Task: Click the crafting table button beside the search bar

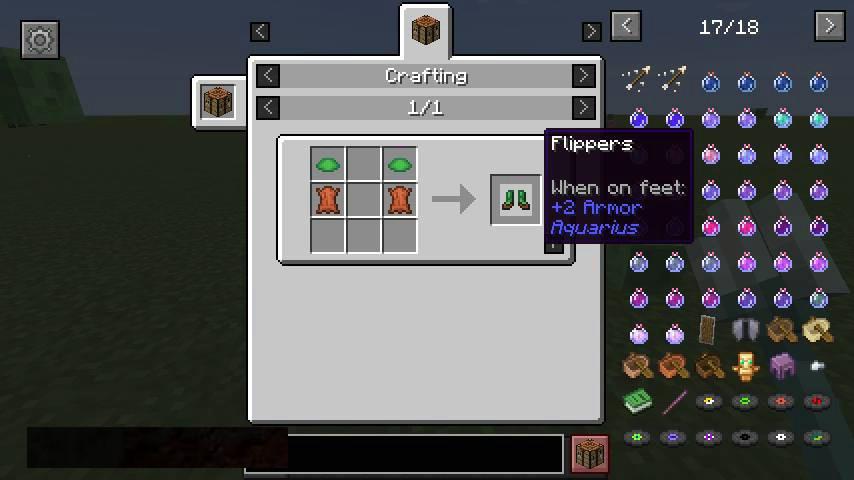Action: point(589,453)
